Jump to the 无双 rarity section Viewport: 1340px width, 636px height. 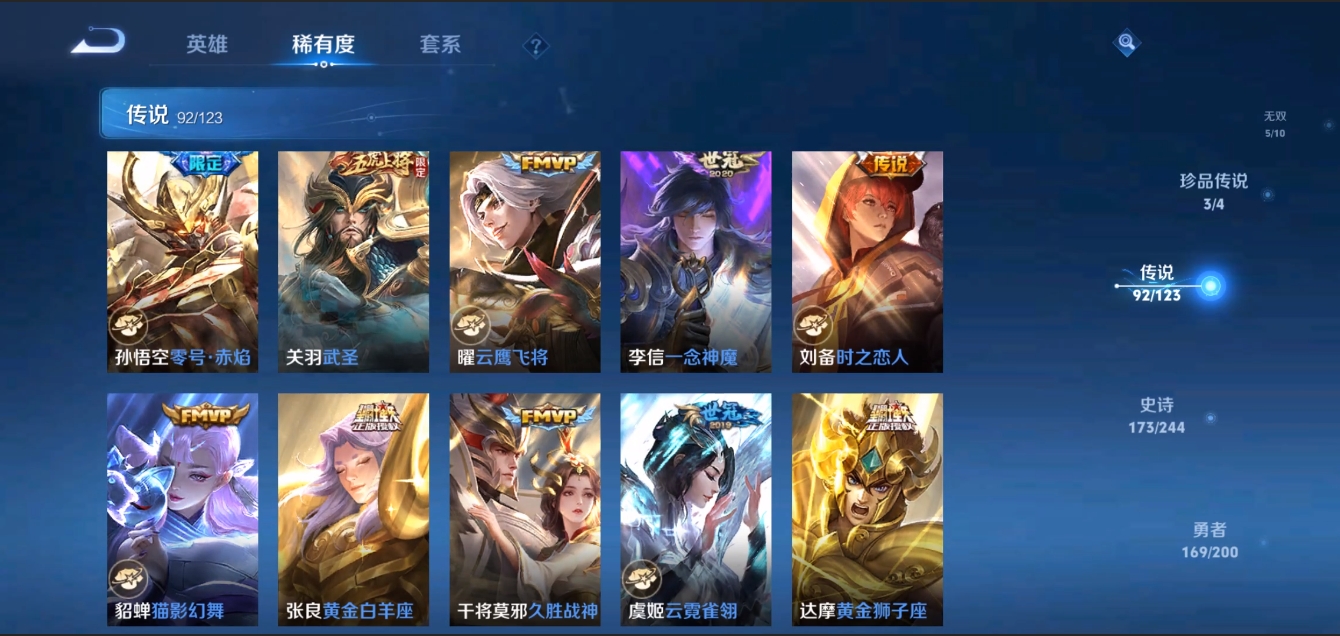1274,124
